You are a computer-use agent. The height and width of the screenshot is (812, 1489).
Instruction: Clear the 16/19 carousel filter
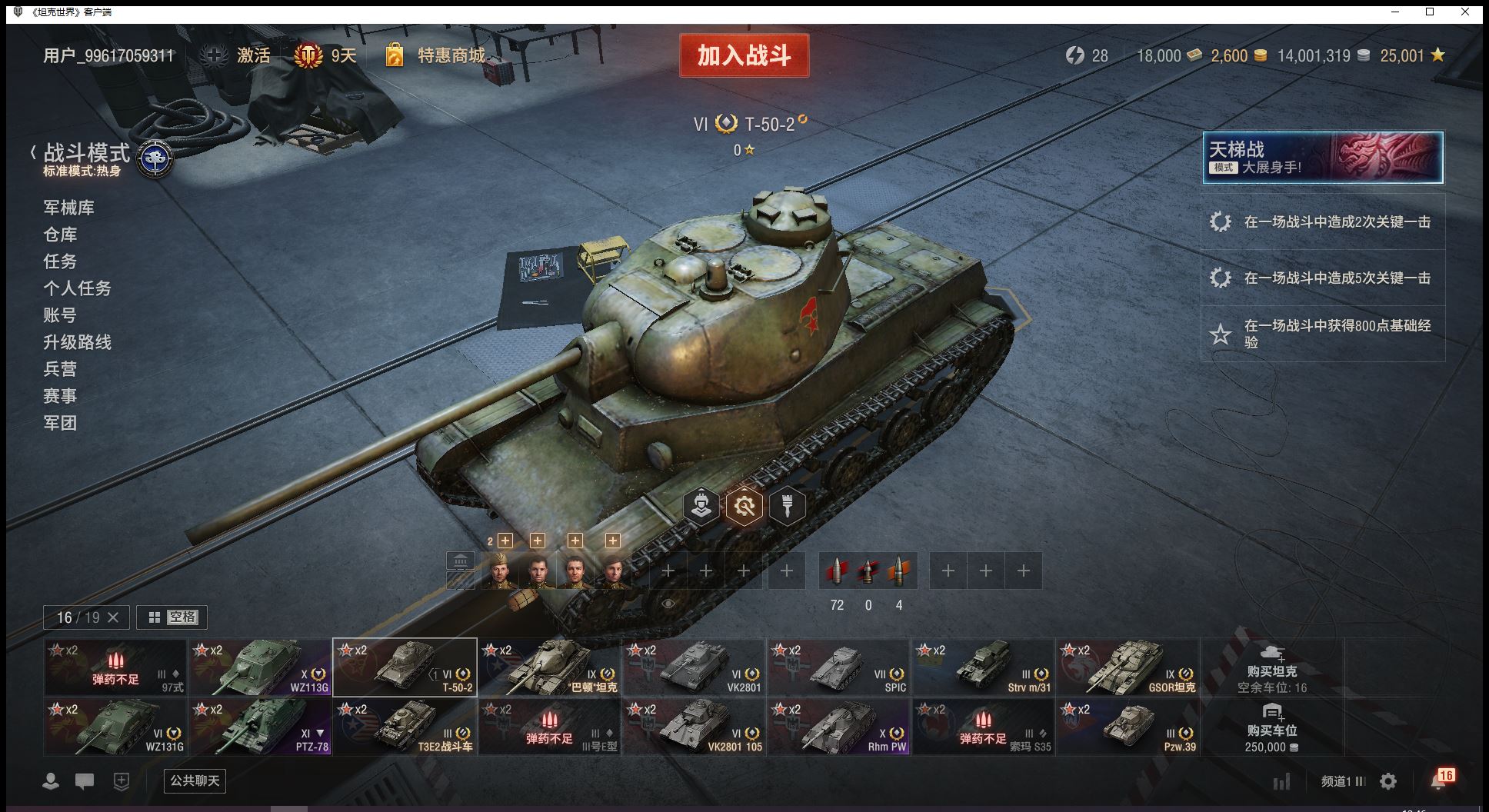(x=113, y=617)
